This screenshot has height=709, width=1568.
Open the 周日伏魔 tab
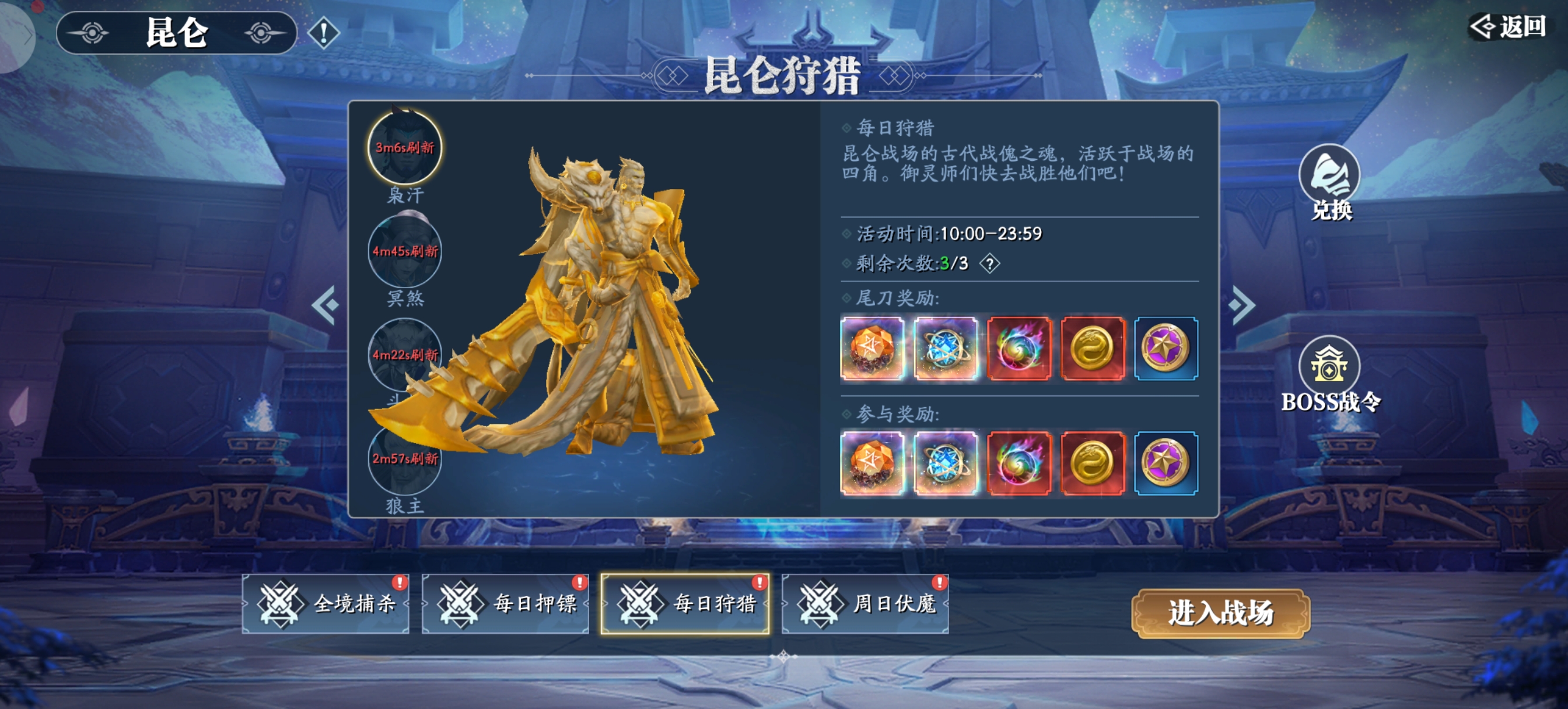(x=865, y=603)
